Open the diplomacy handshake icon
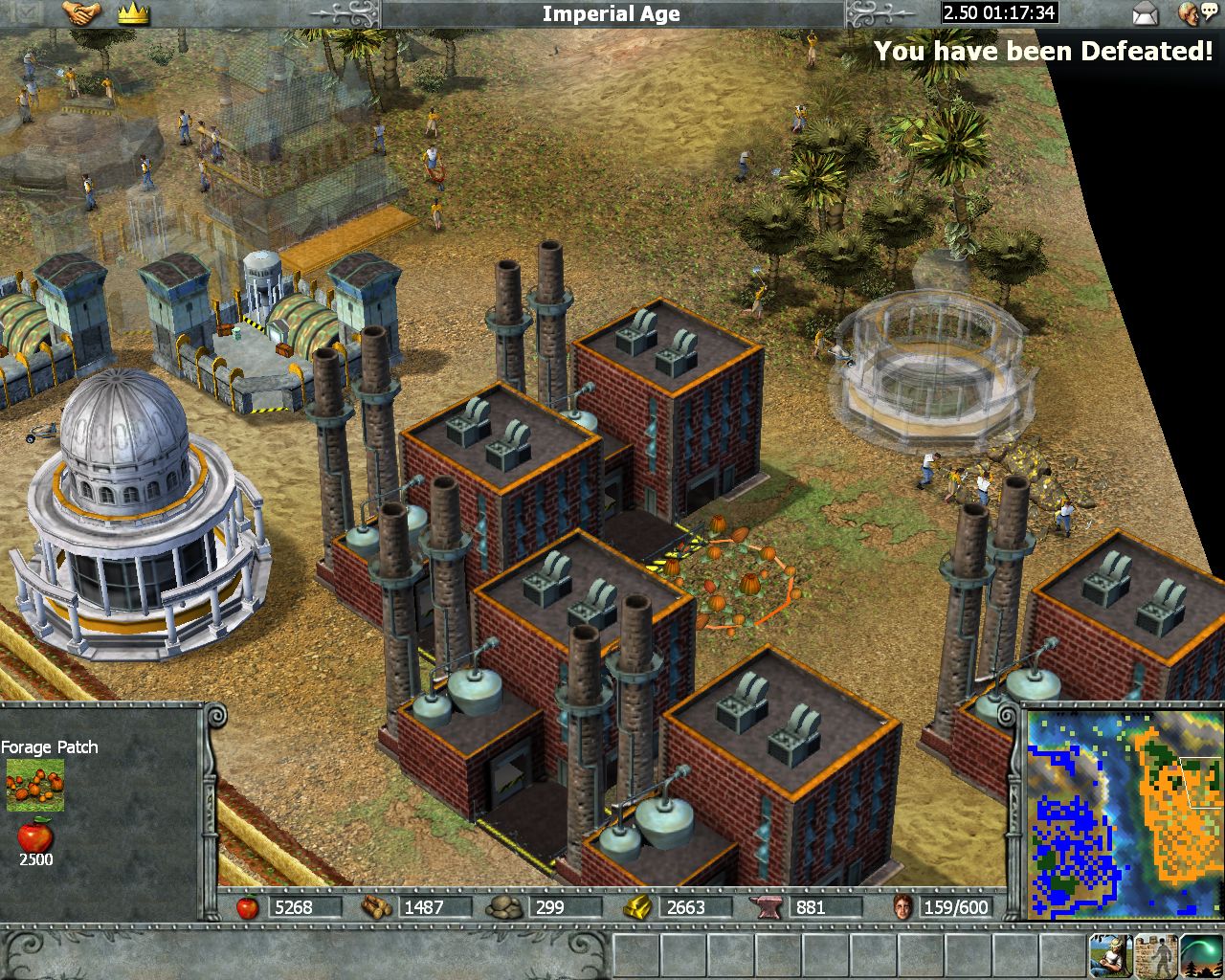This screenshot has width=1225, height=980. [81, 13]
